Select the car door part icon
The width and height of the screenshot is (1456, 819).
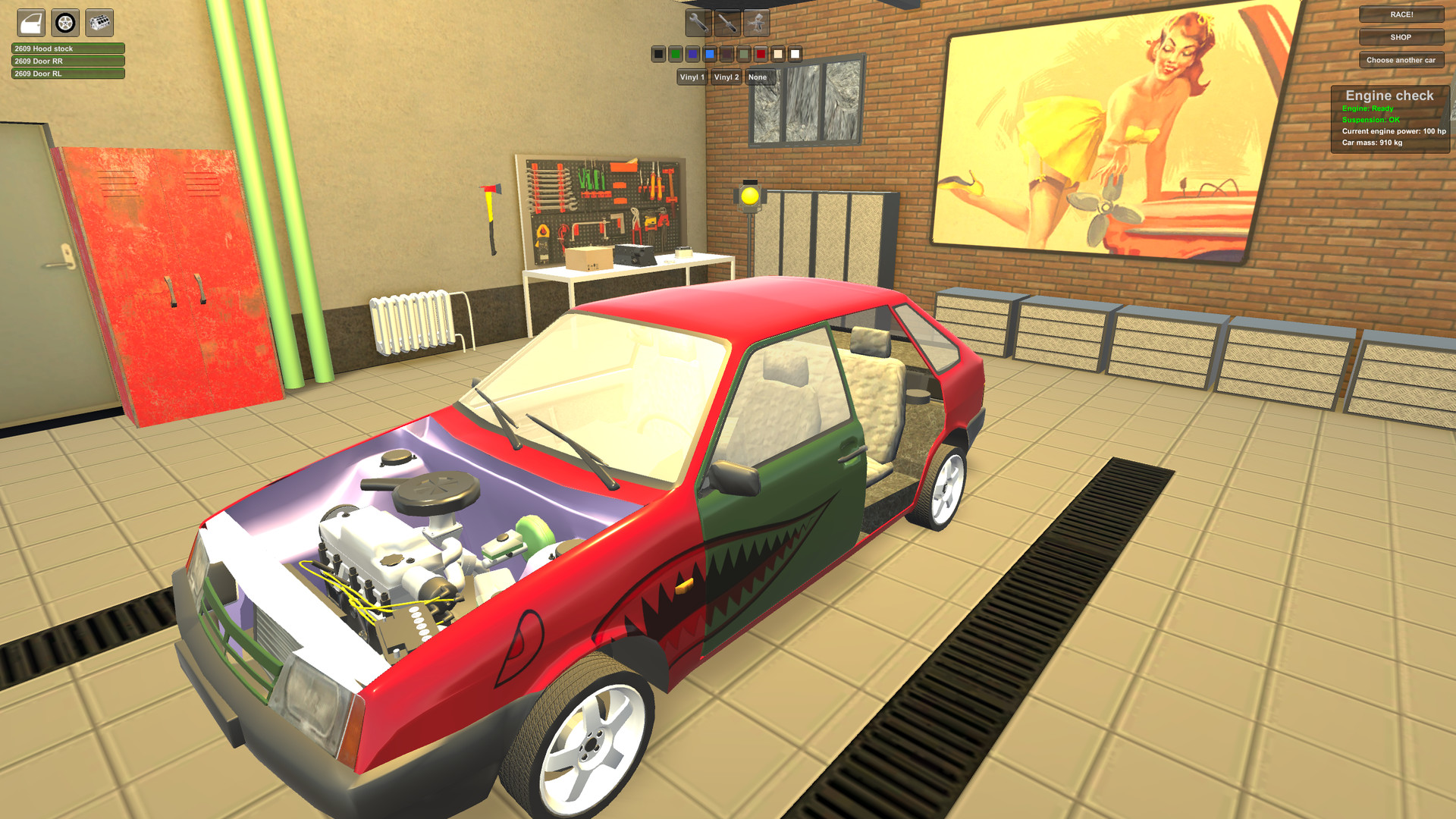coord(30,24)
